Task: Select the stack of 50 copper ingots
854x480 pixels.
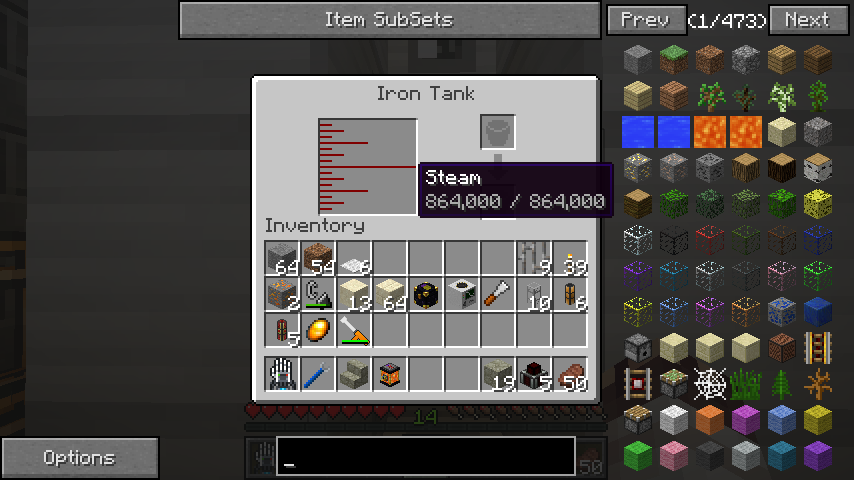Action: pos(571,375)
